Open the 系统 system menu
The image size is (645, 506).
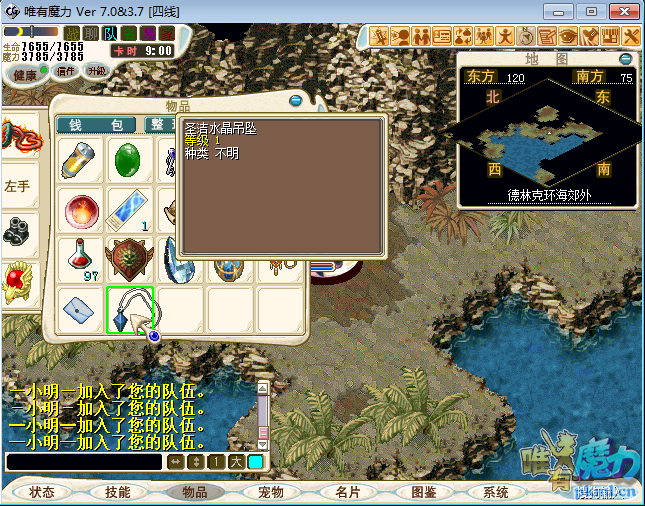pyautogui.click(x=495, y=492)
